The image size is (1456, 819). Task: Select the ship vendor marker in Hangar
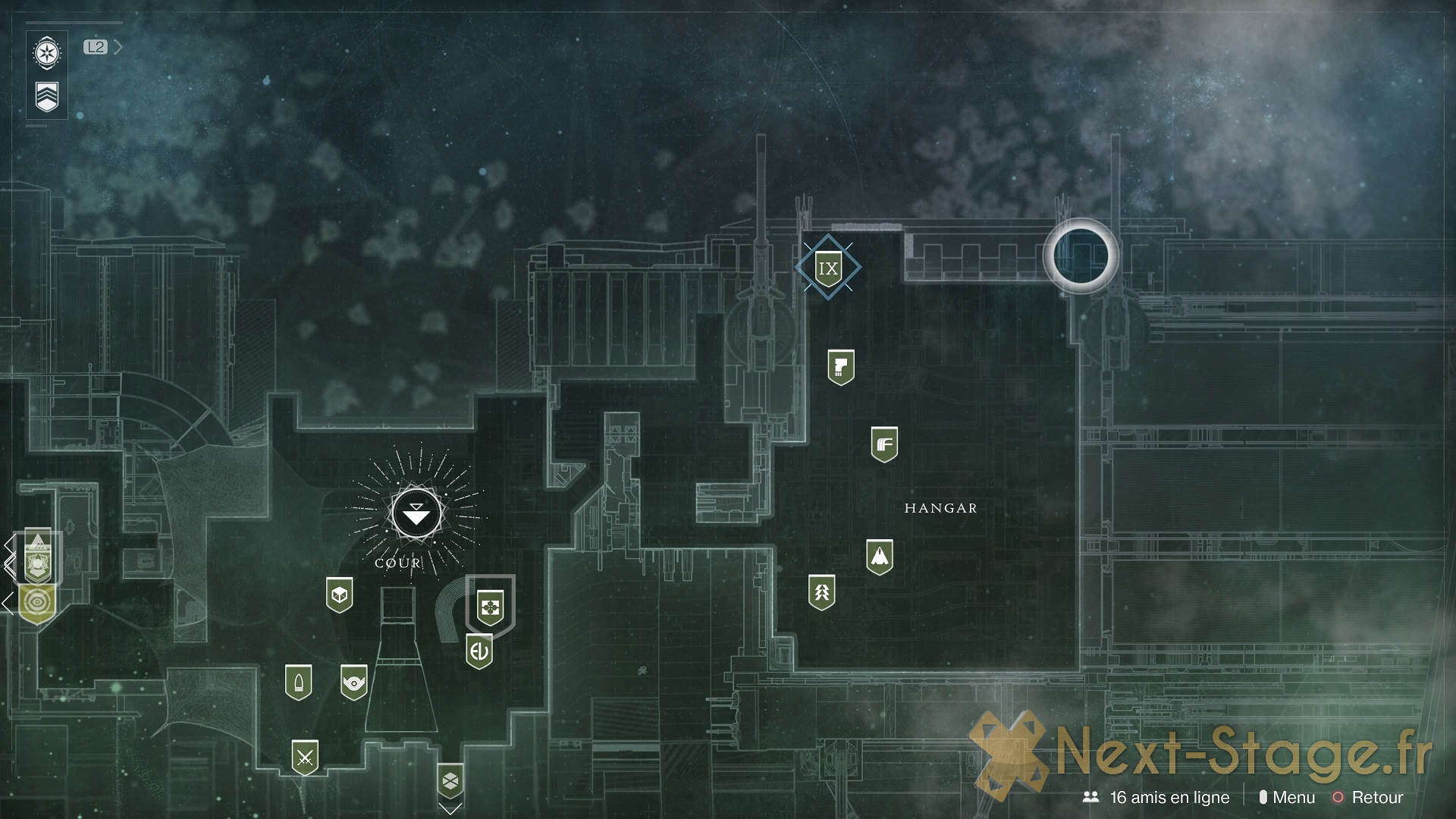[x=879, y=557]
